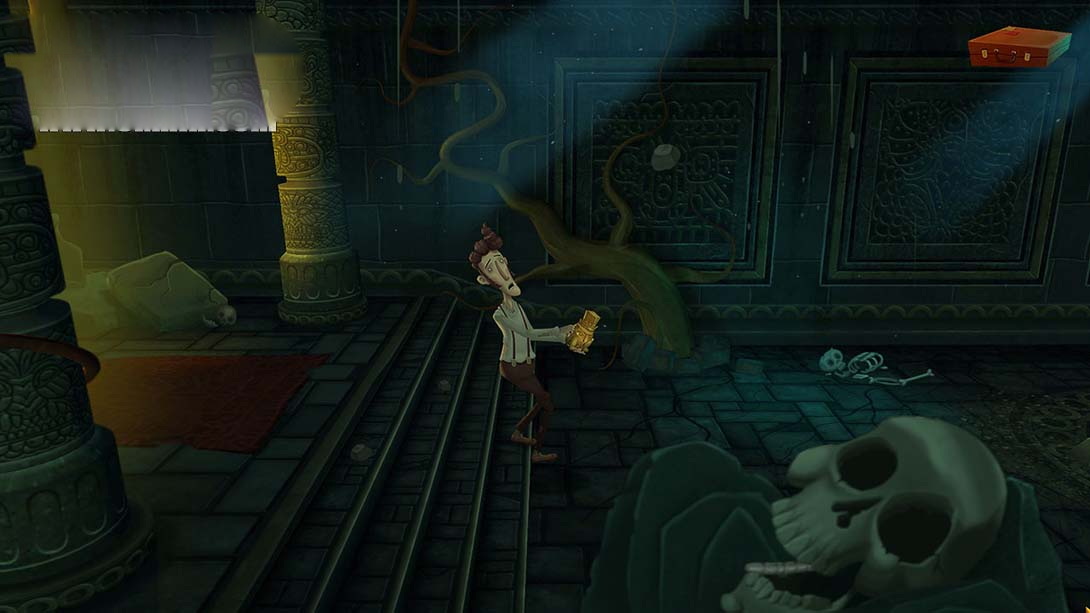Open the suitcase inventory icon
The height and width of the screenshot is (613, 1090).
[1018, 46]
